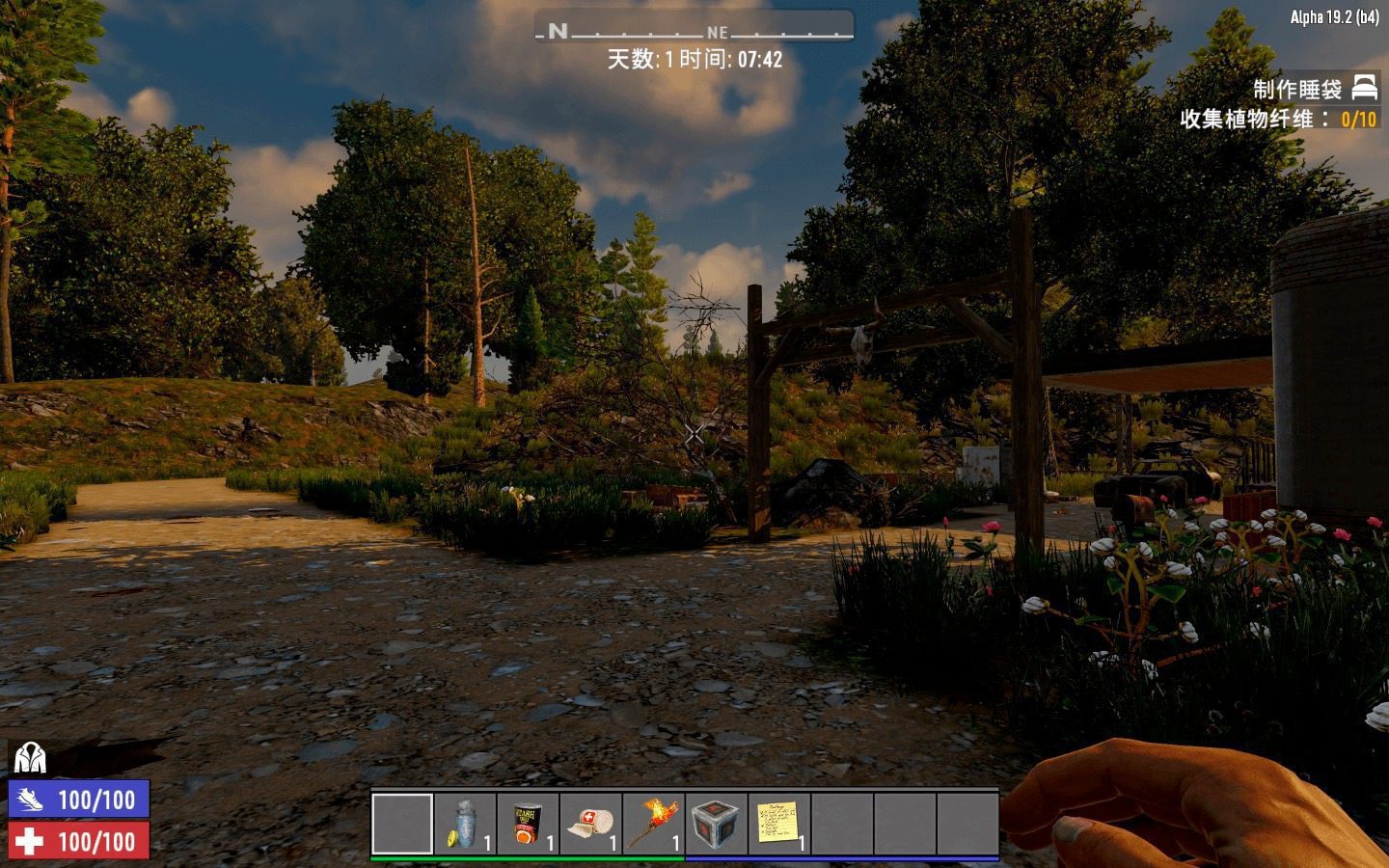Viewport: 1389px width, 868px height.
Task: Select the highlighted empty first hotbar slot
Action: click(402, 824)
